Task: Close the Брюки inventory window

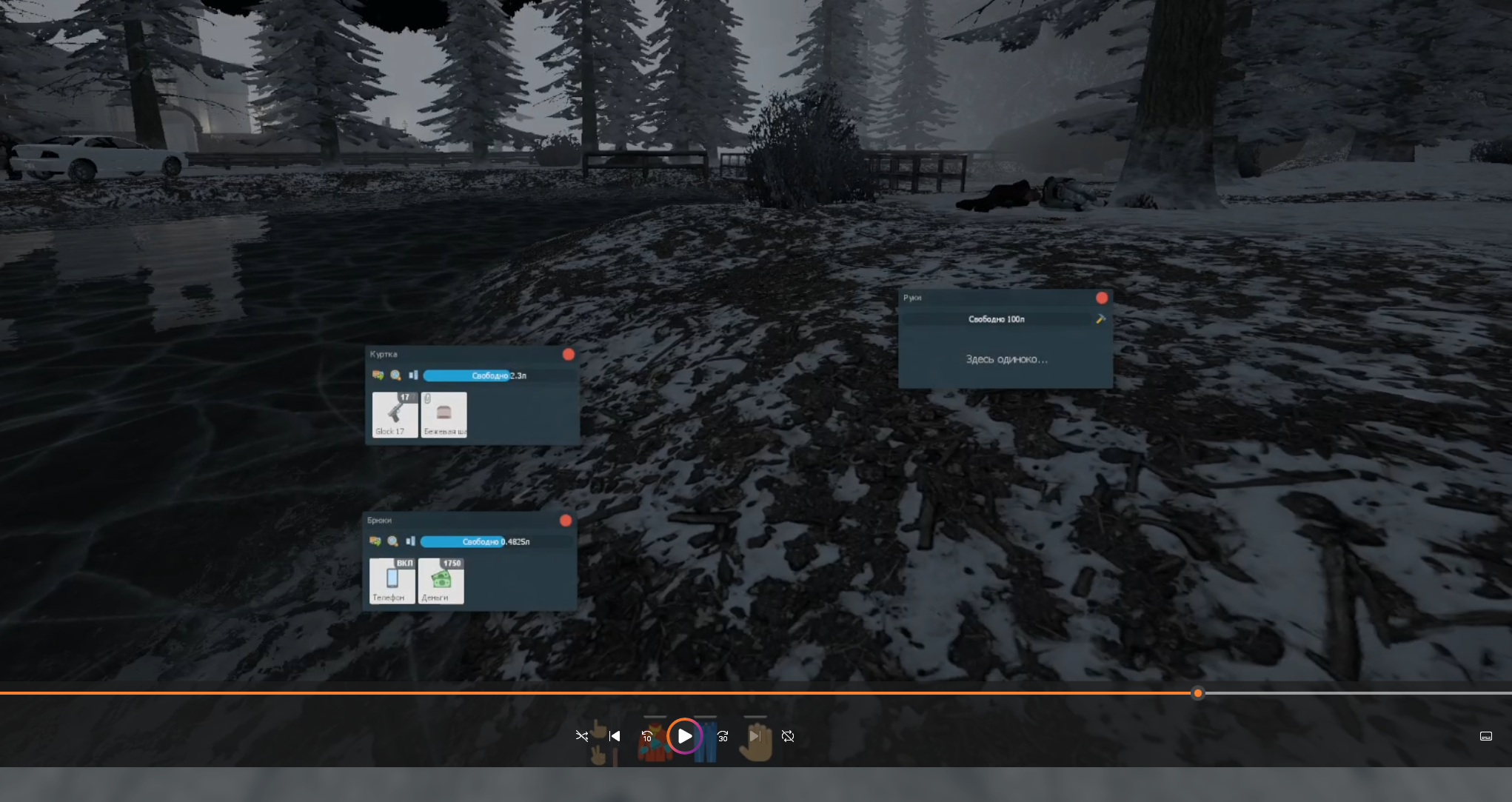Action: (566, 521)
